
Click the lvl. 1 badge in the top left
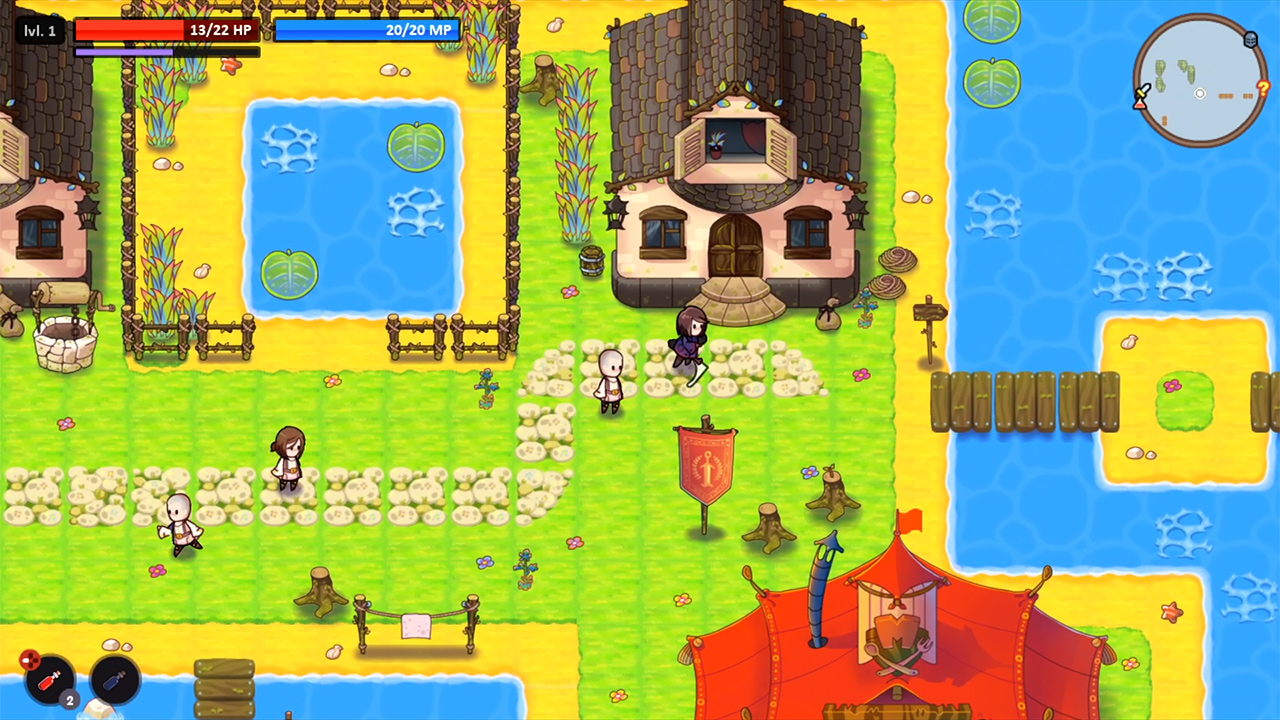[39, 30]
